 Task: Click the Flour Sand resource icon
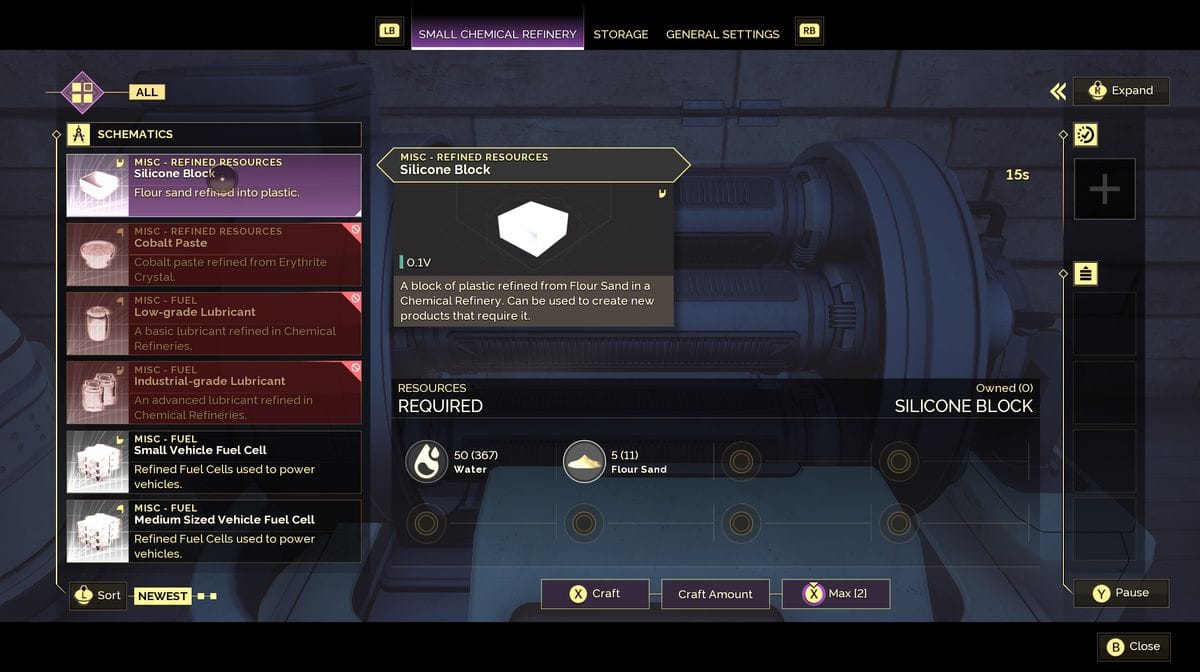click(x=584, y=462)
